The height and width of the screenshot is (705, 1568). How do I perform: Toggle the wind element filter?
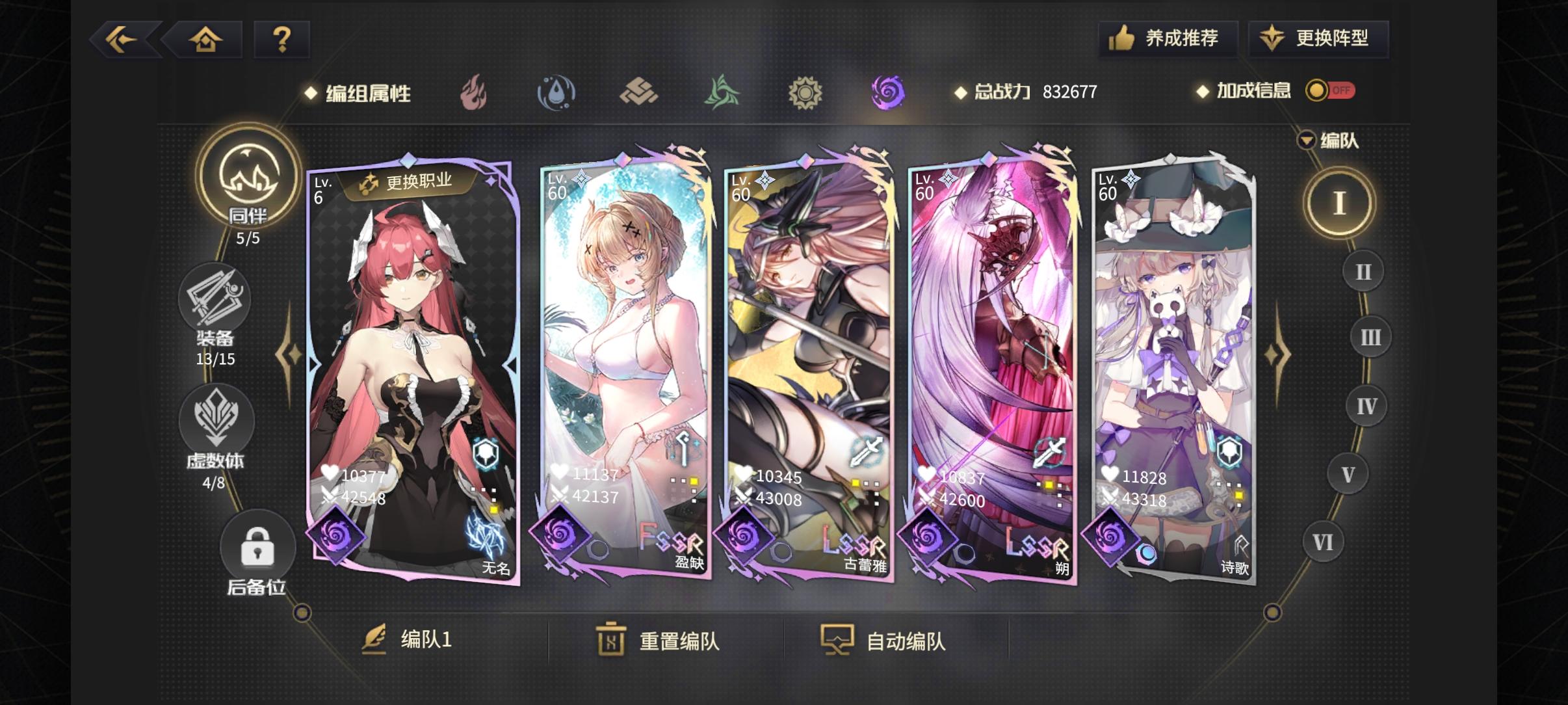pos(723,92)
